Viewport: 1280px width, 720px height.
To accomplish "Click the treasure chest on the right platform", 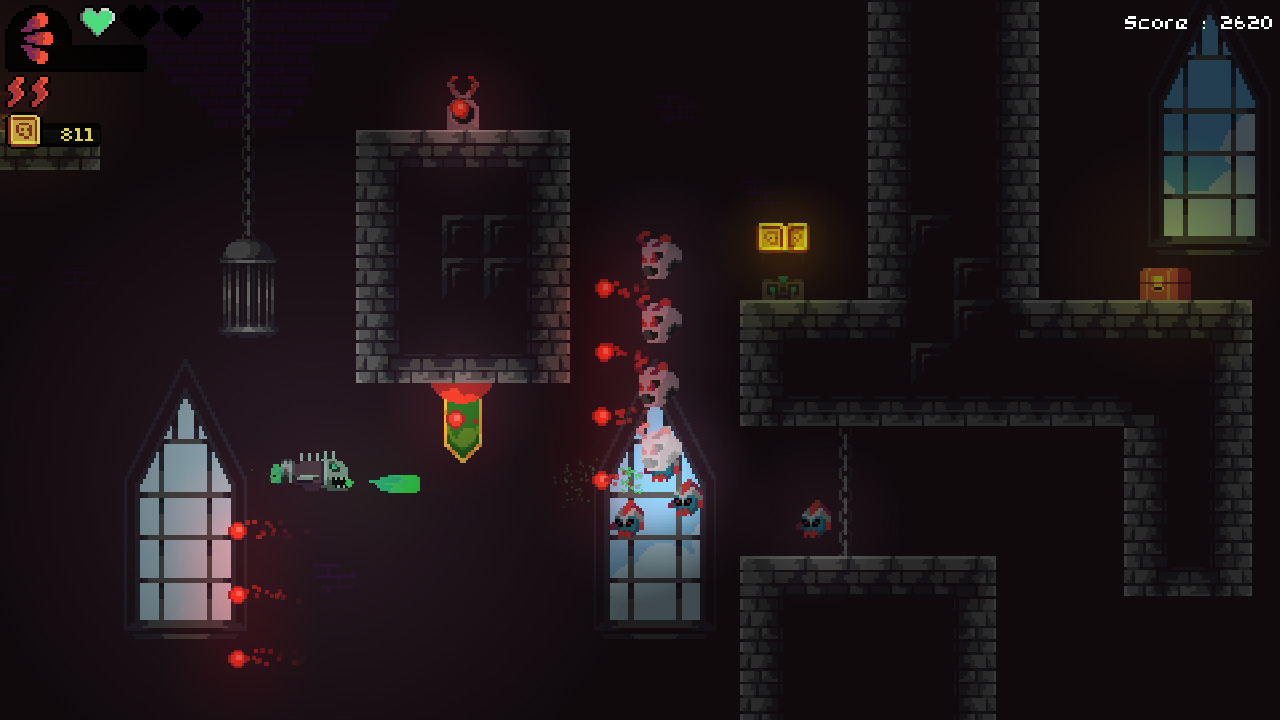I will tap(1165, 283).
